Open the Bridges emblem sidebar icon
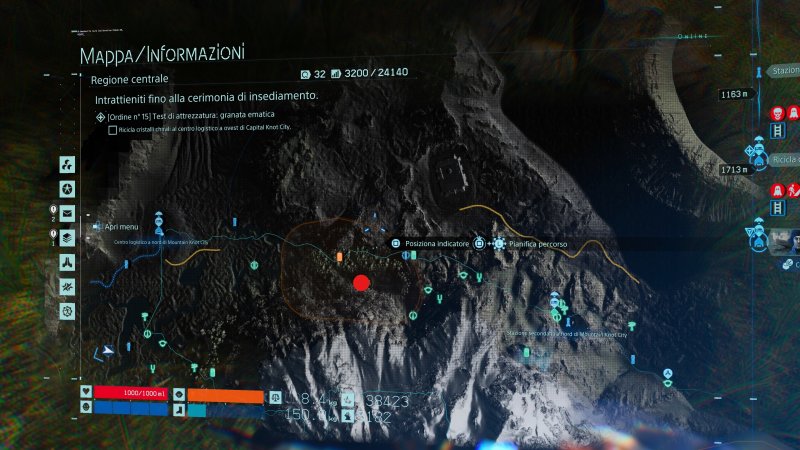 coord(67,262)
